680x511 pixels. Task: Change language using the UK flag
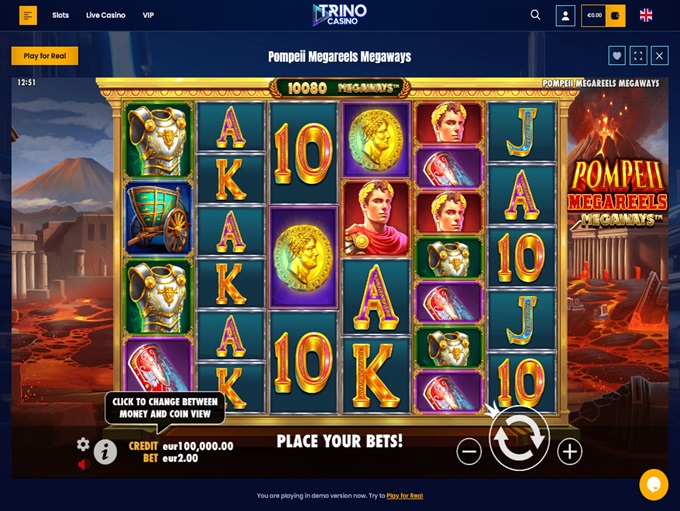click(646, 15)
